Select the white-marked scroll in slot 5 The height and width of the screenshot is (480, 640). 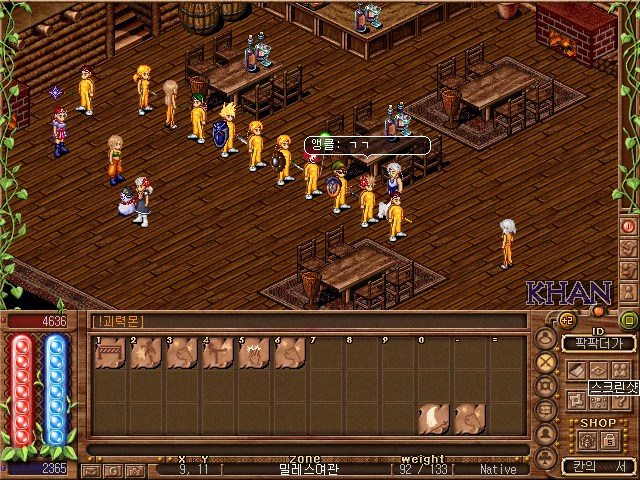pyautogui.click(x=252, y=353)
